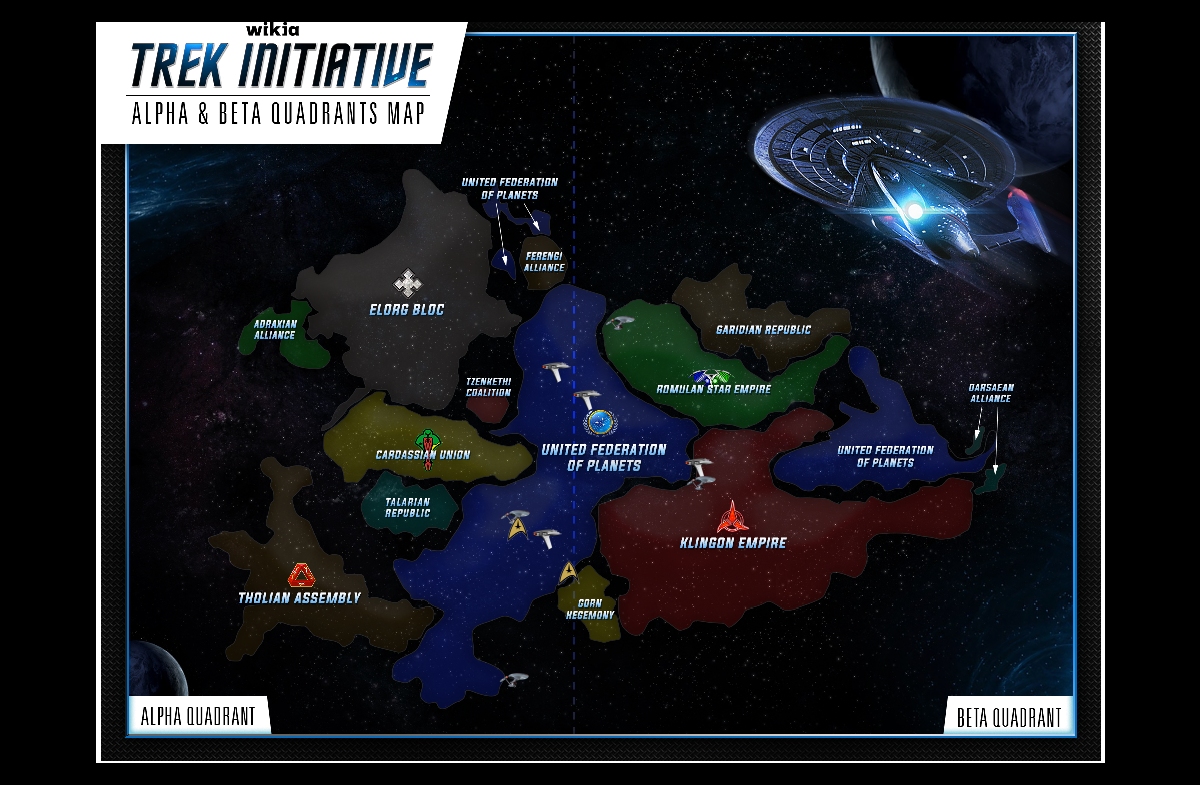The image size is (1200, 785).
Task: Select the Talarian Republic region
Action: (408, 507)
